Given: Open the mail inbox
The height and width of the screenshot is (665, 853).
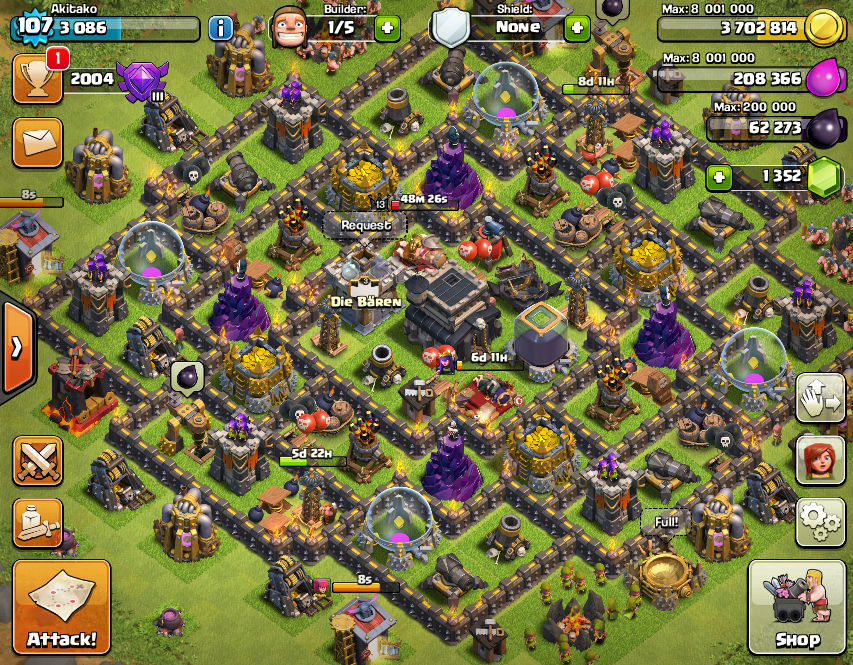Looking at the screenshot, I should [x=37, y=142].
